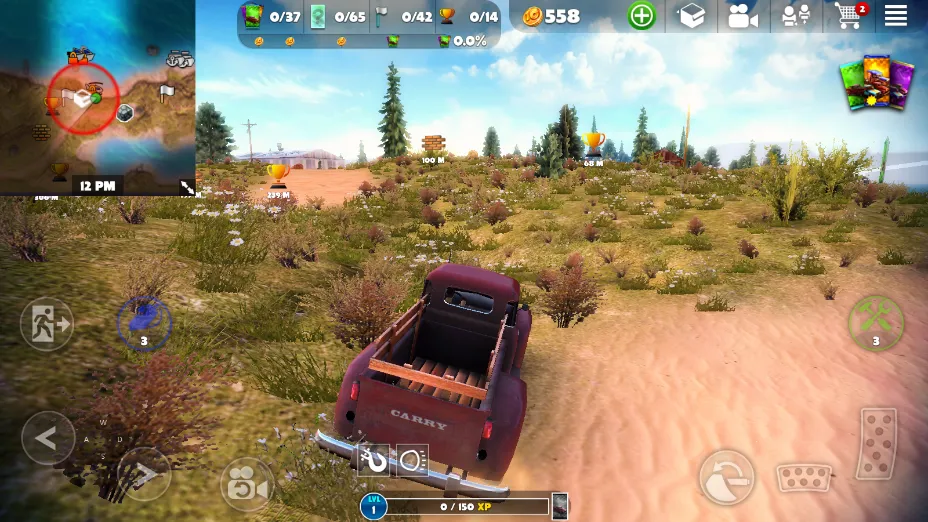
Task: Steer right with the arrow button
Action: coord(144,473)
